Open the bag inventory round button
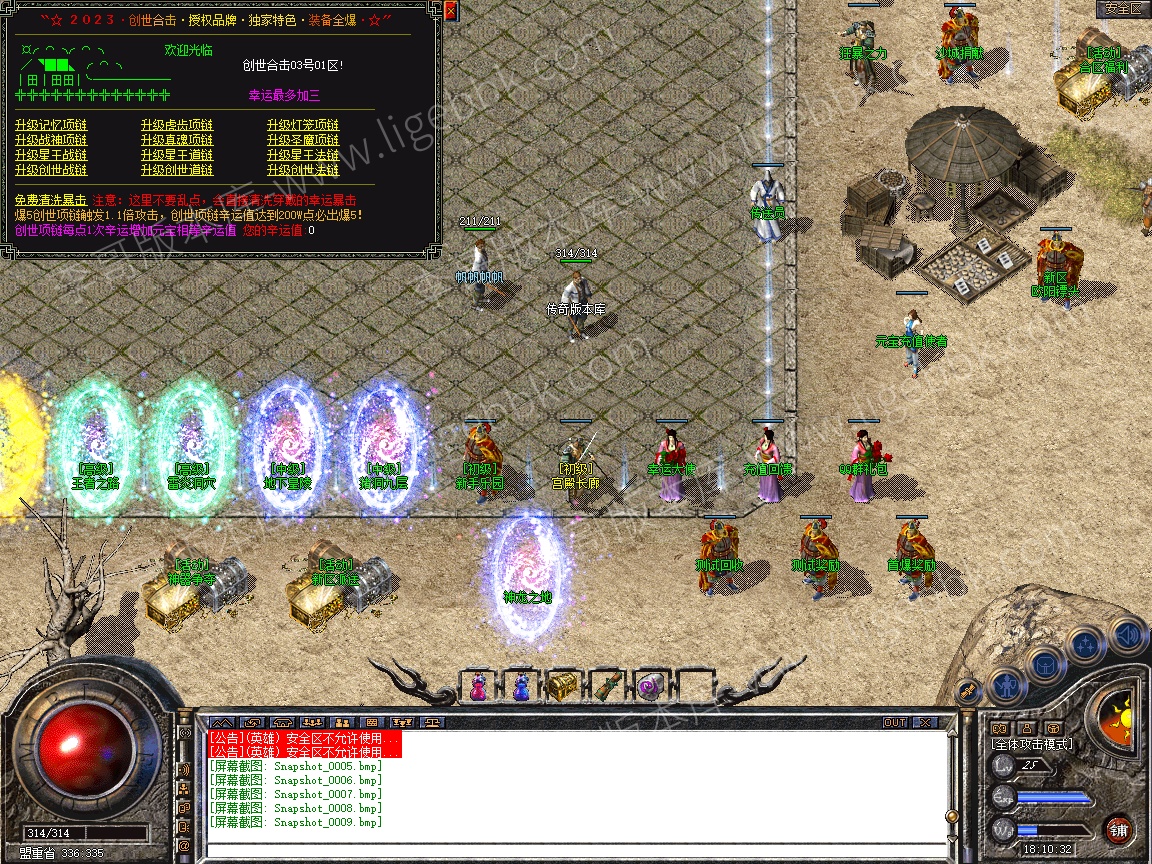1152x864 pixels. click(1044, 663)
